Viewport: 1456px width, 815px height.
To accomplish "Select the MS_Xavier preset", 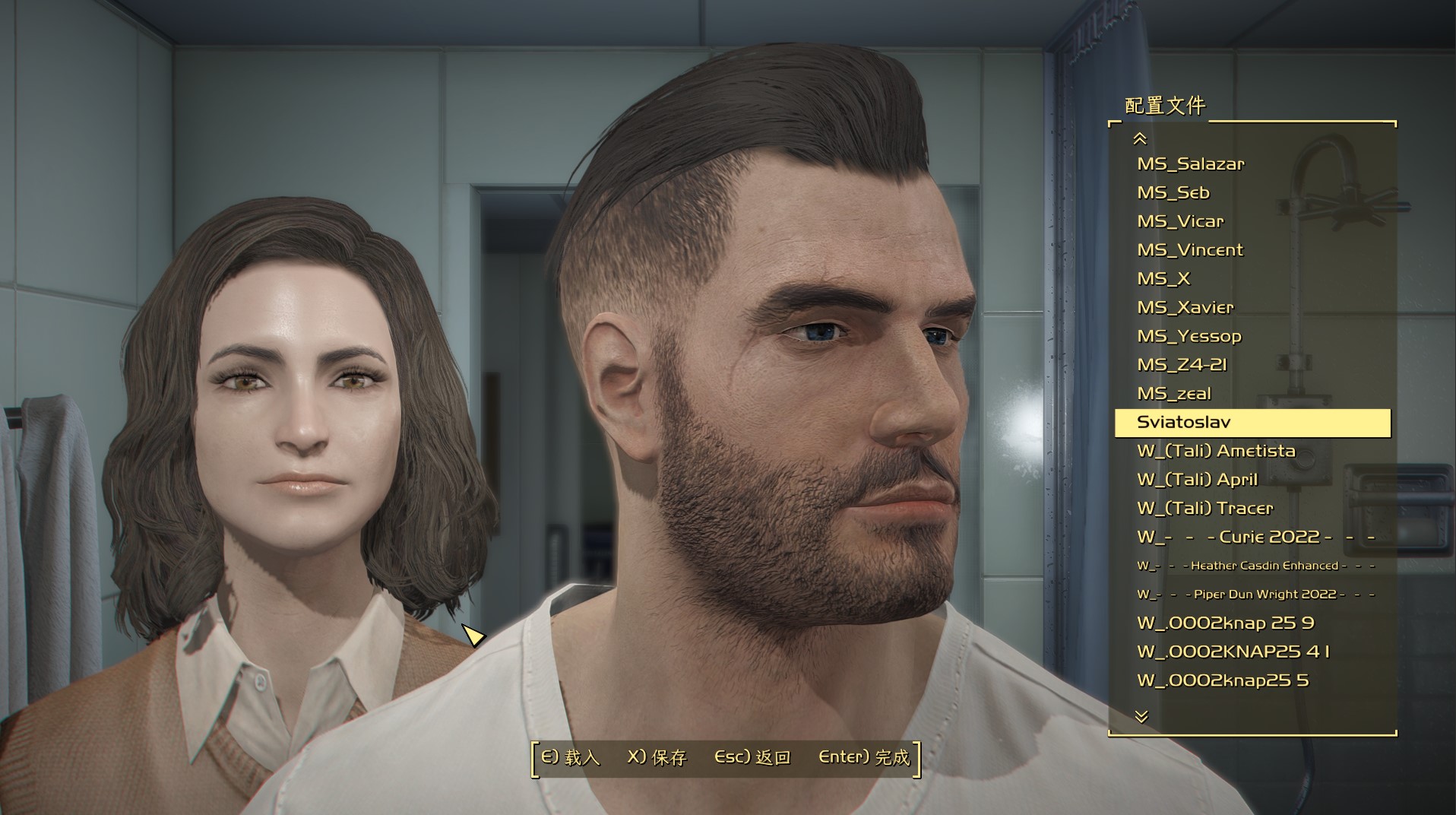I will tap(1185, 308).
